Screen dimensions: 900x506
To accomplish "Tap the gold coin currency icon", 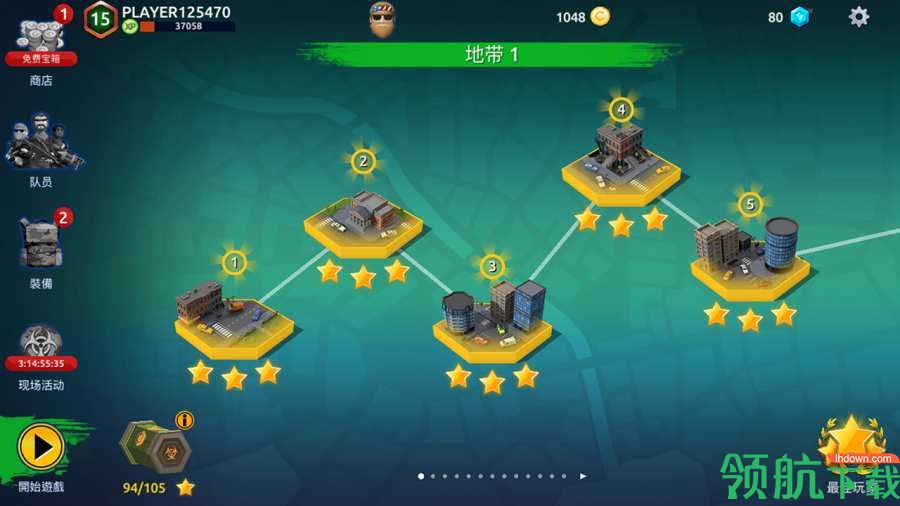I will pos(600,16).
